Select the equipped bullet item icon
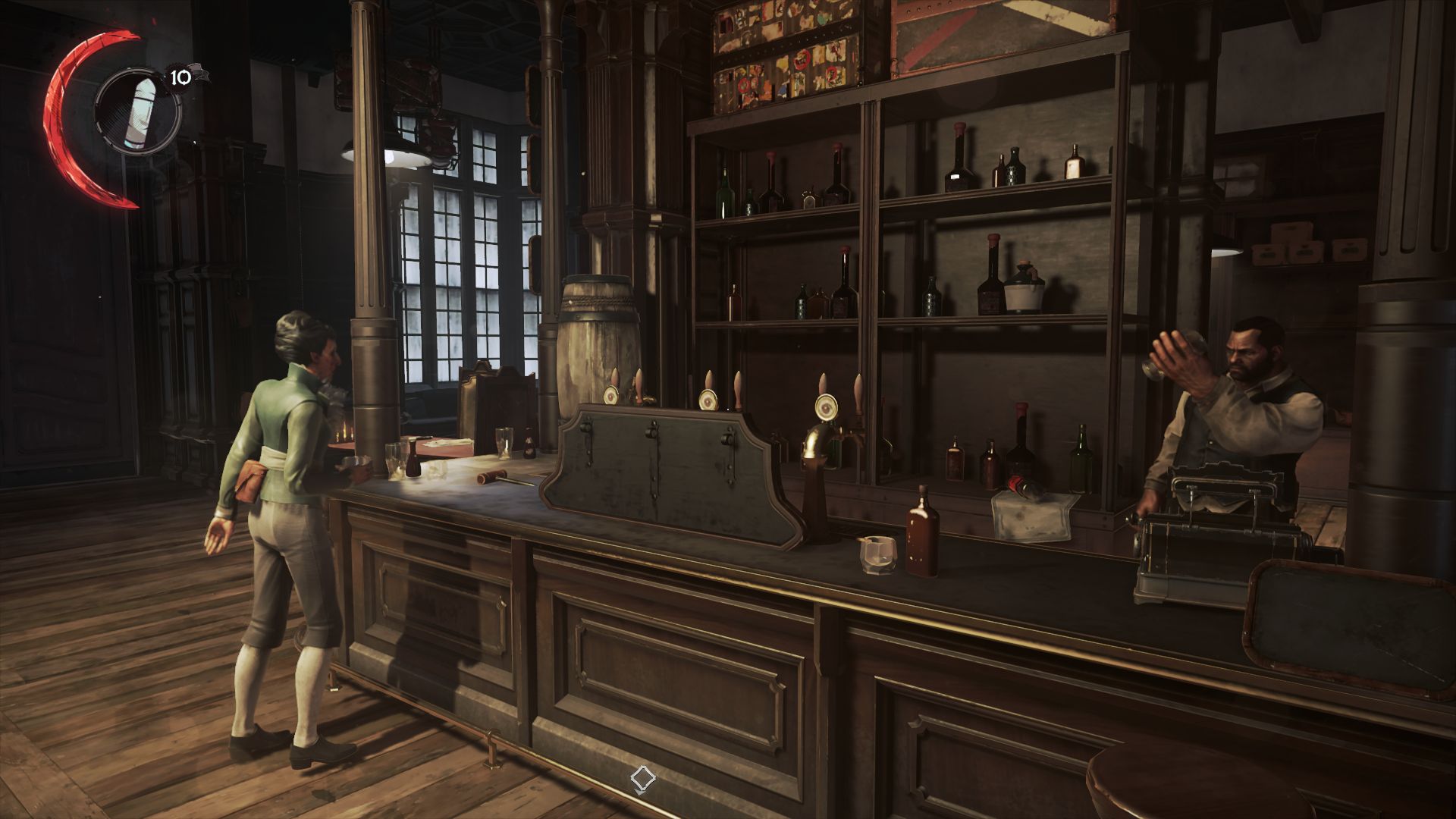1456x819 pixels. (x=139, y=111)
